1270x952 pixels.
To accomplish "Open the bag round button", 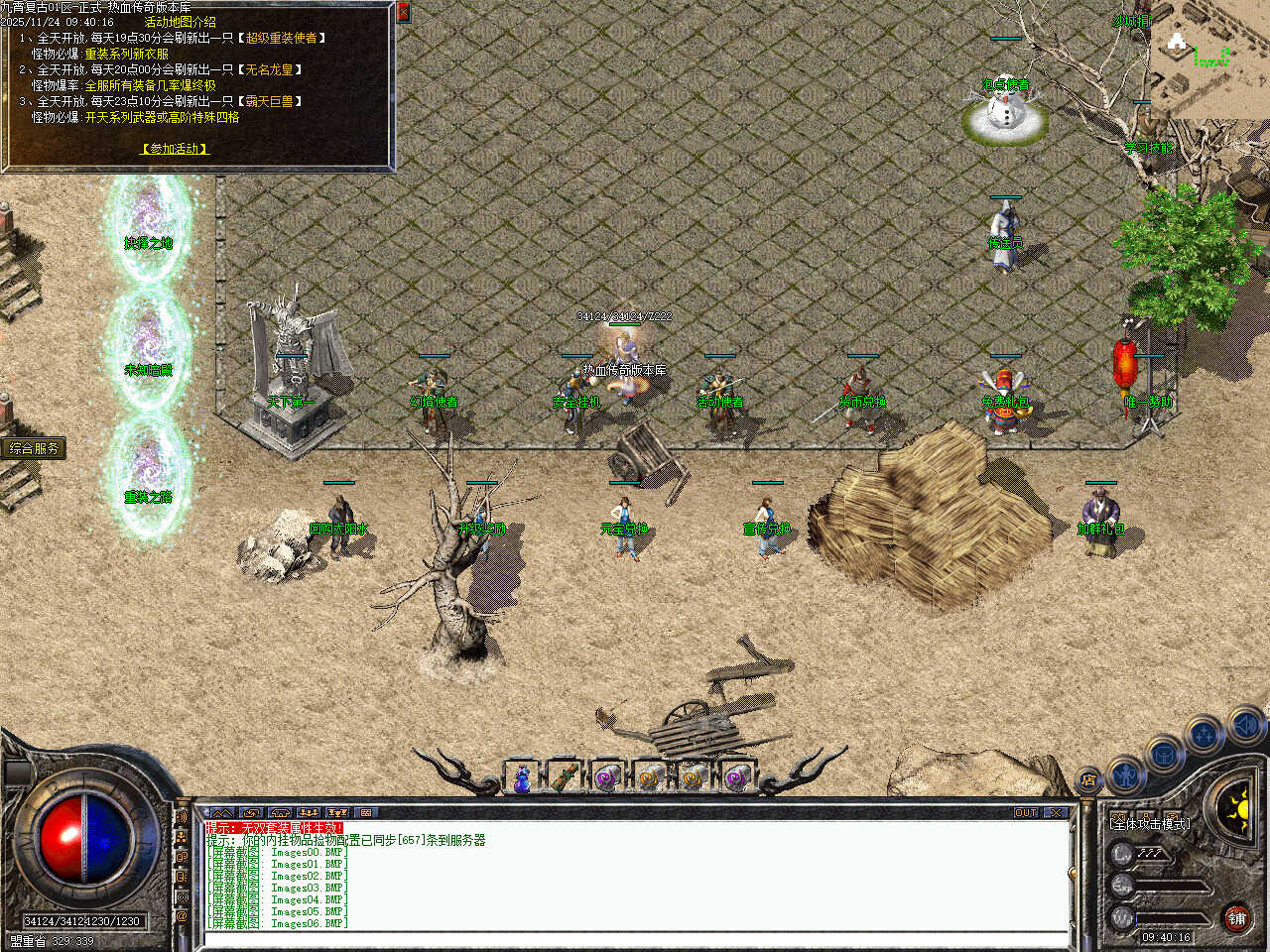I will coord(1164,754).
